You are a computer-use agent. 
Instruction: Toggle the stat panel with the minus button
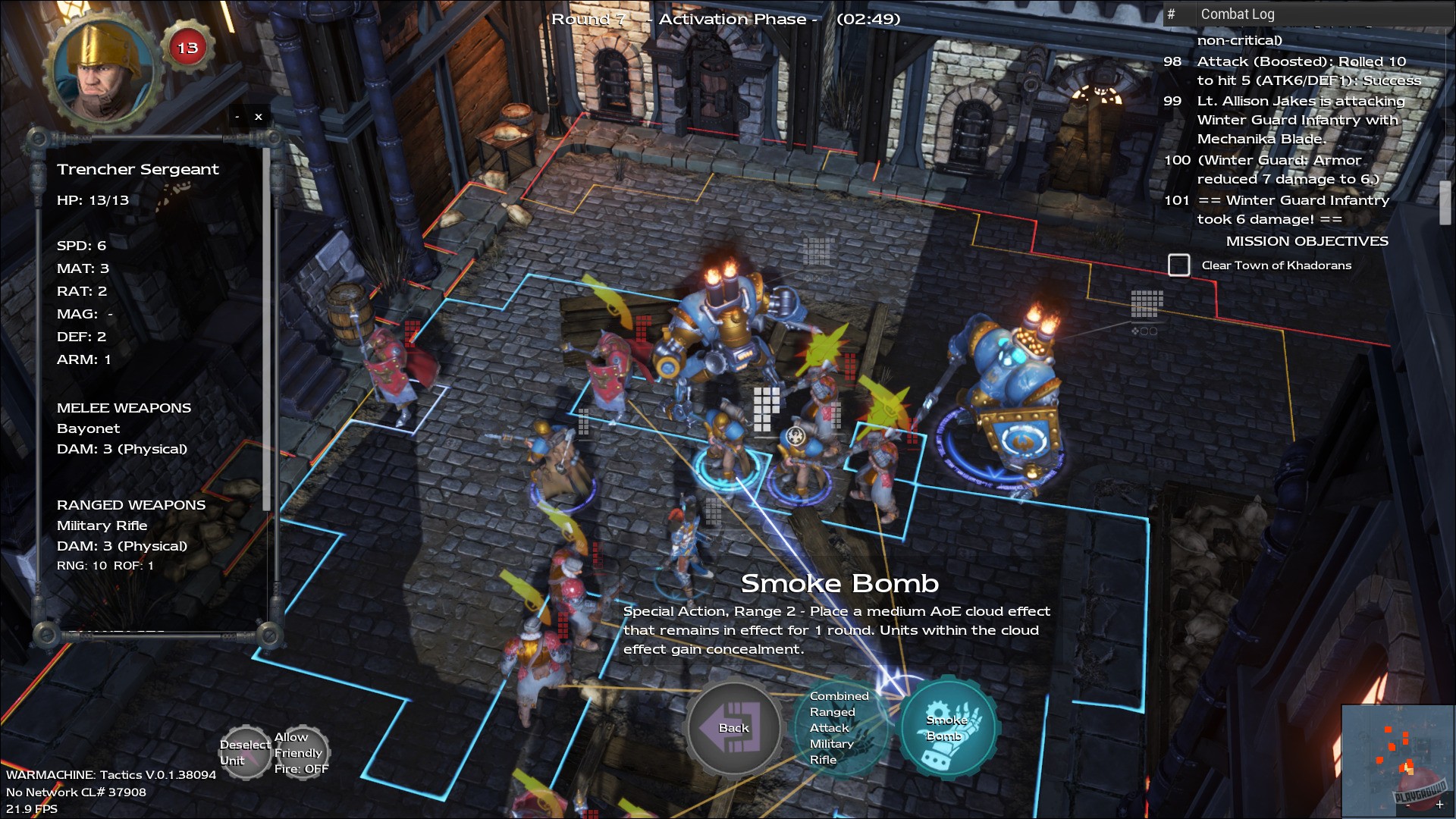[236, 115]
